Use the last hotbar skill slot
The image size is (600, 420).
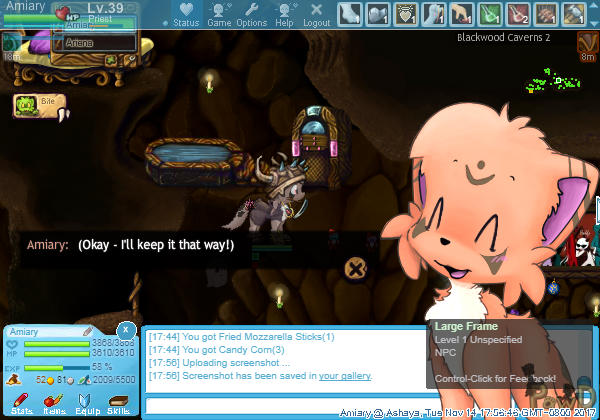(574, 13)
